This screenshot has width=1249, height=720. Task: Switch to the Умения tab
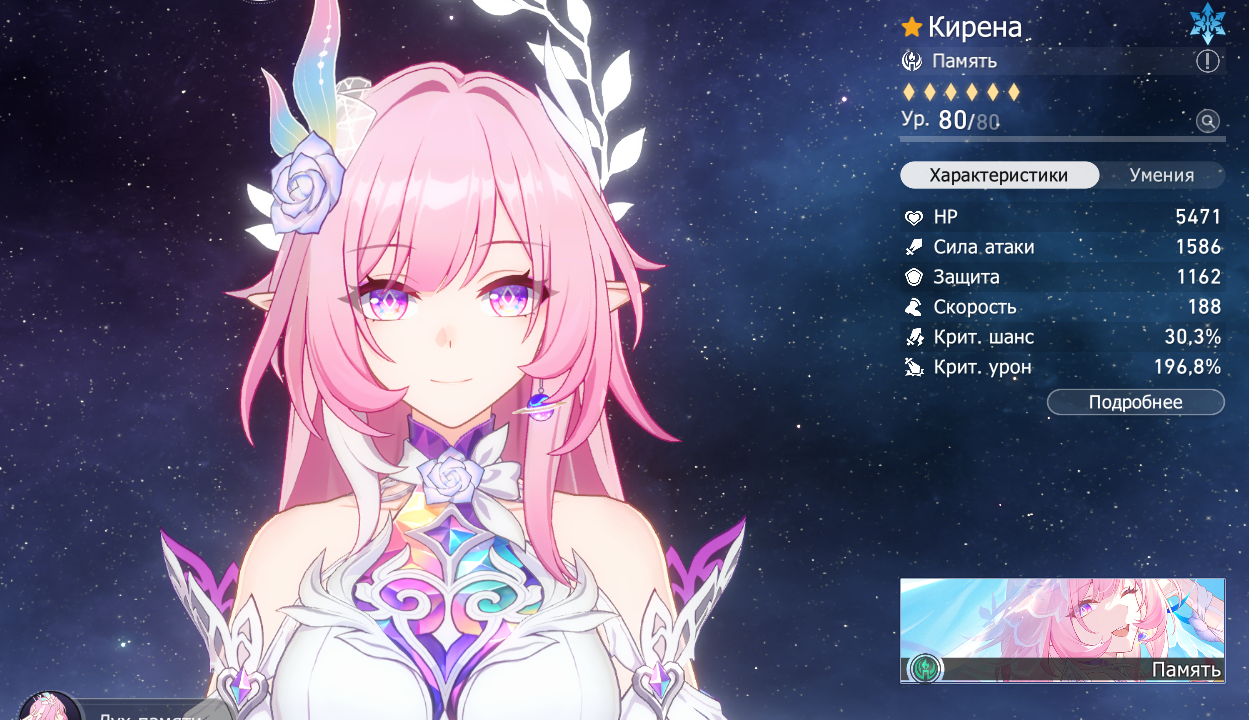pyautogui.click(x=1161, y=175)
